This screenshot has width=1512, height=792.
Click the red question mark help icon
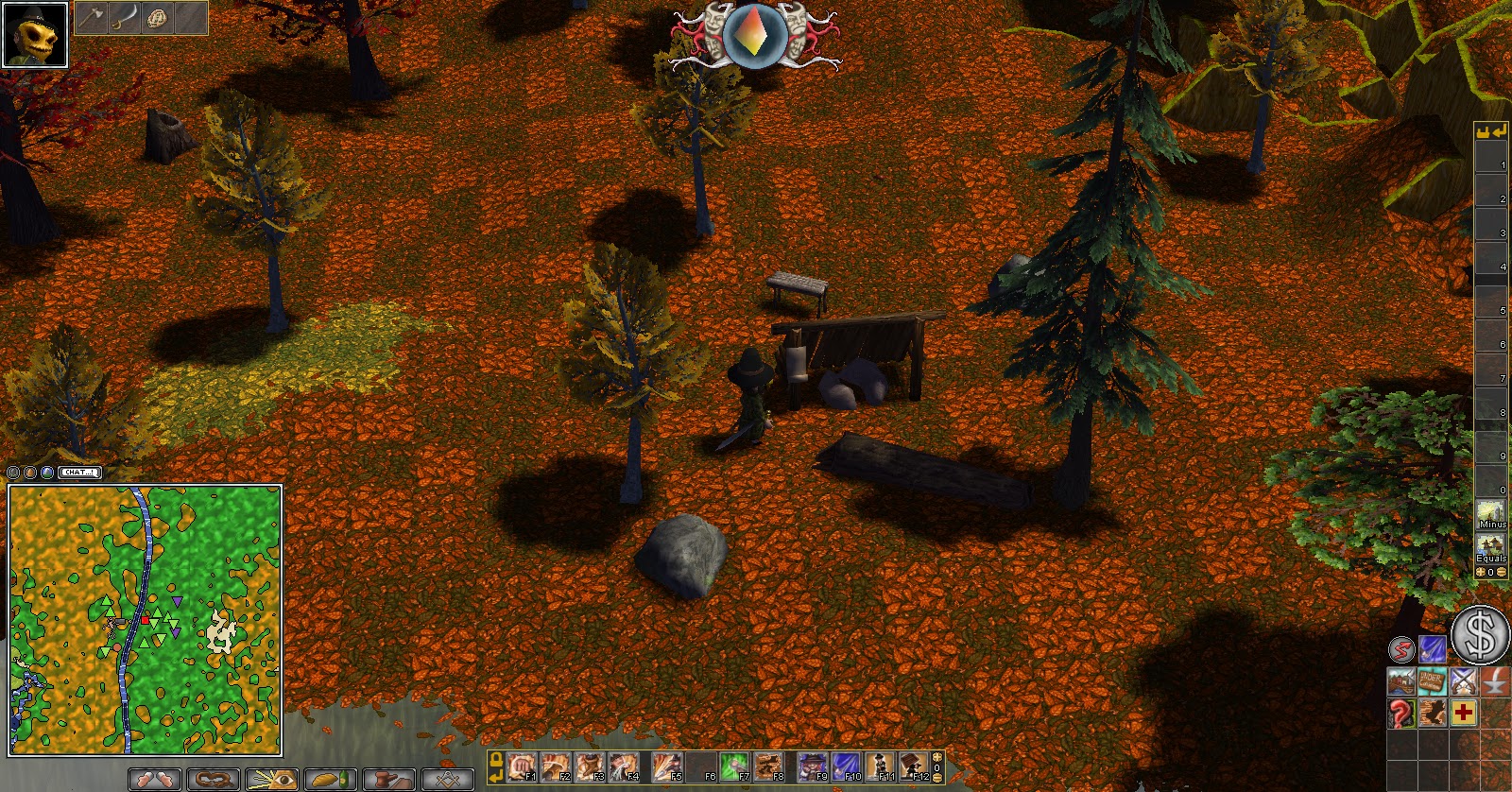pos(1400,713)
